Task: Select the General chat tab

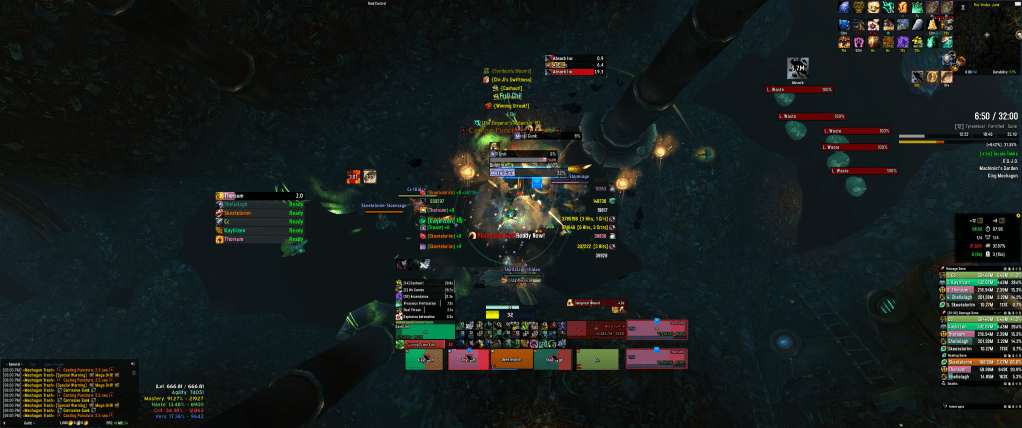Action: (x=14, y=363)
